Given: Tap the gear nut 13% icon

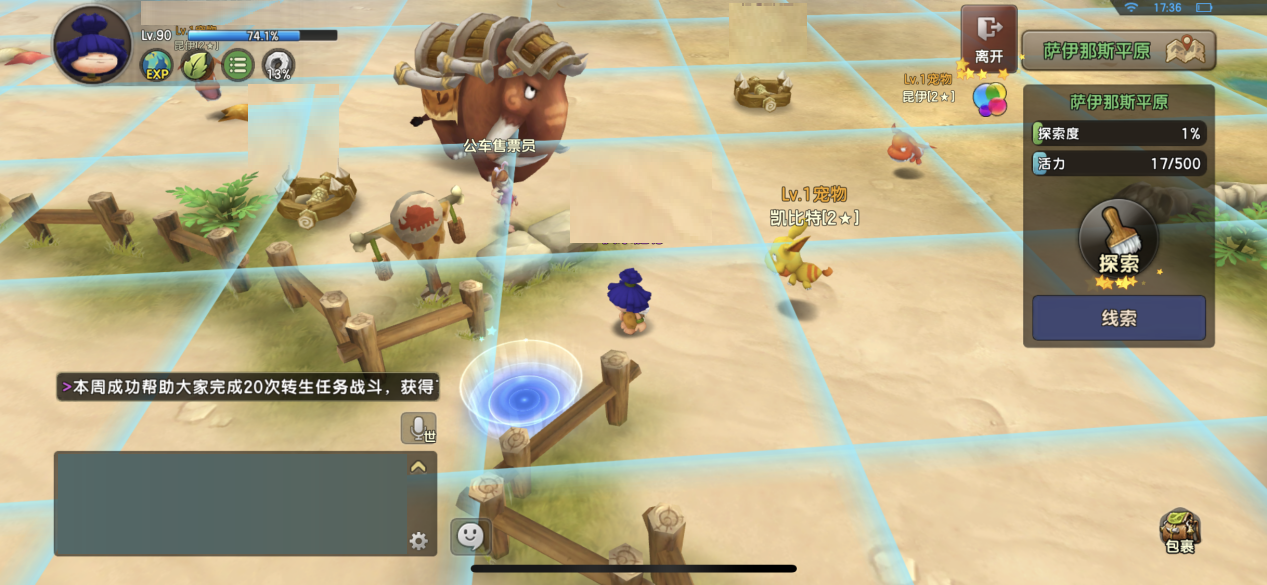Looking at the screenshot, I should 279,67.
